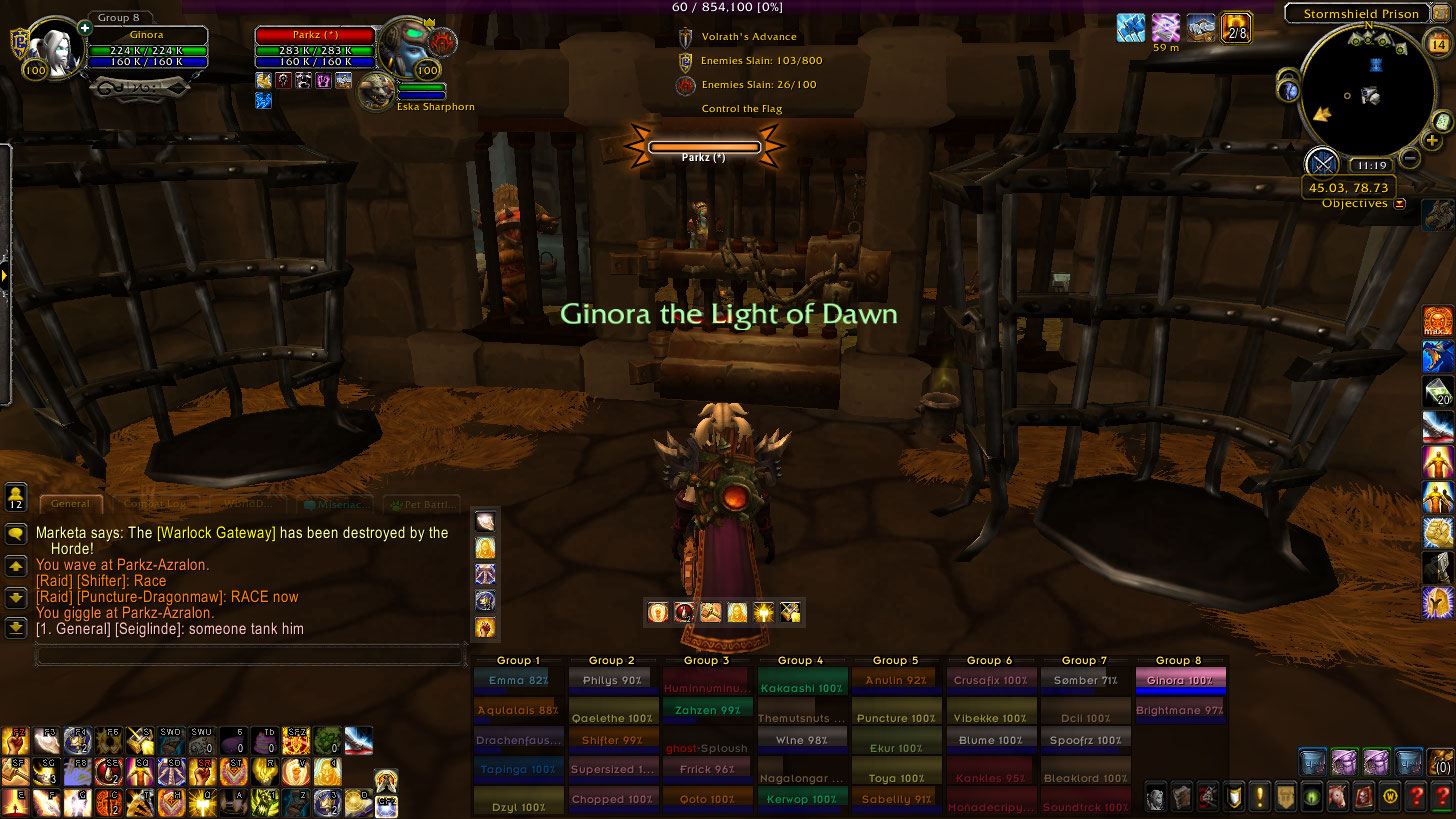This screenshot has width=1456, height=819.
Task: Collapse the Objectives tracker
Action: click(1400, 204)
